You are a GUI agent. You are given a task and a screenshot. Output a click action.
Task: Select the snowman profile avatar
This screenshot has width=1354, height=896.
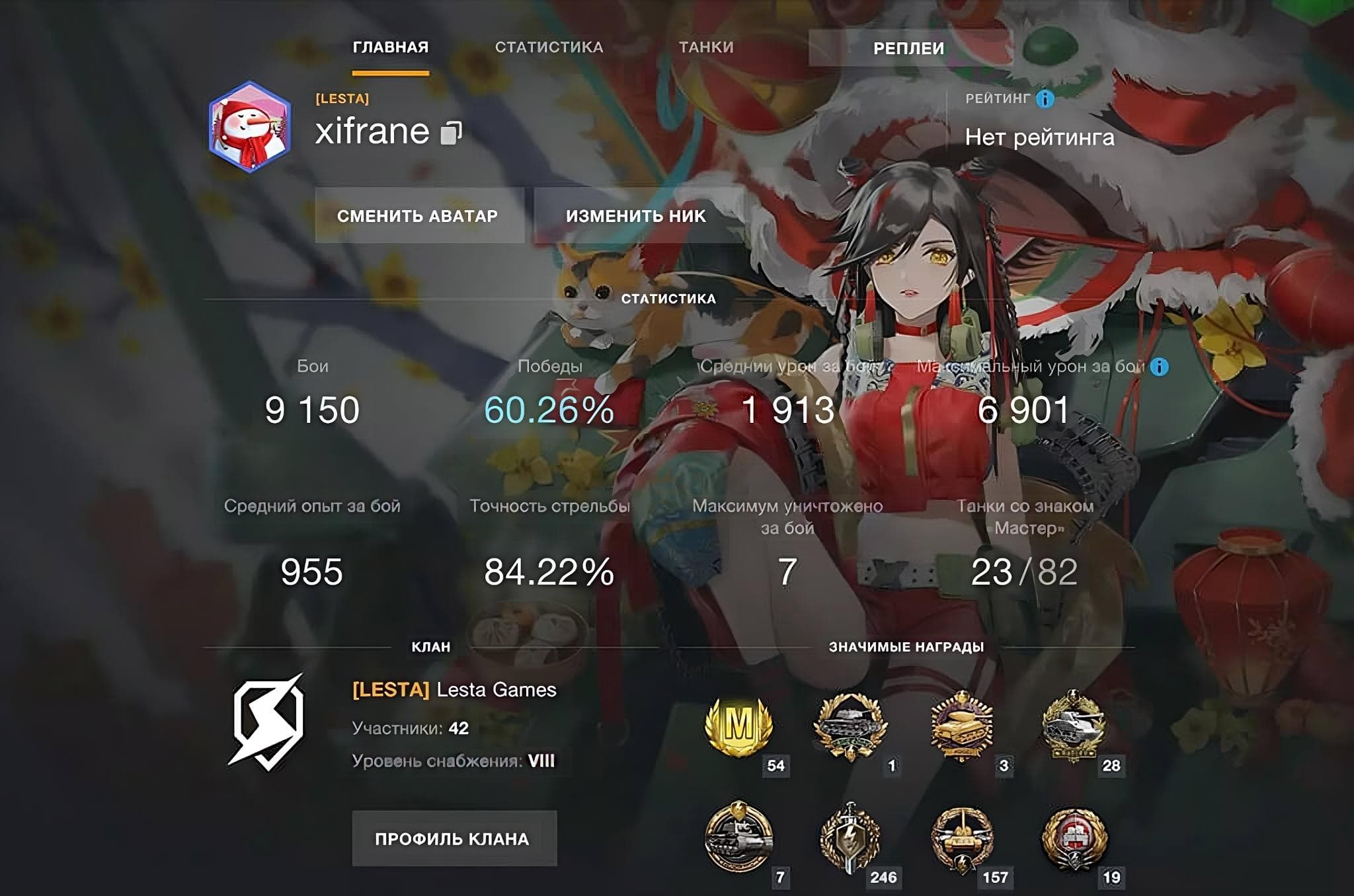(x=250, y=127)
